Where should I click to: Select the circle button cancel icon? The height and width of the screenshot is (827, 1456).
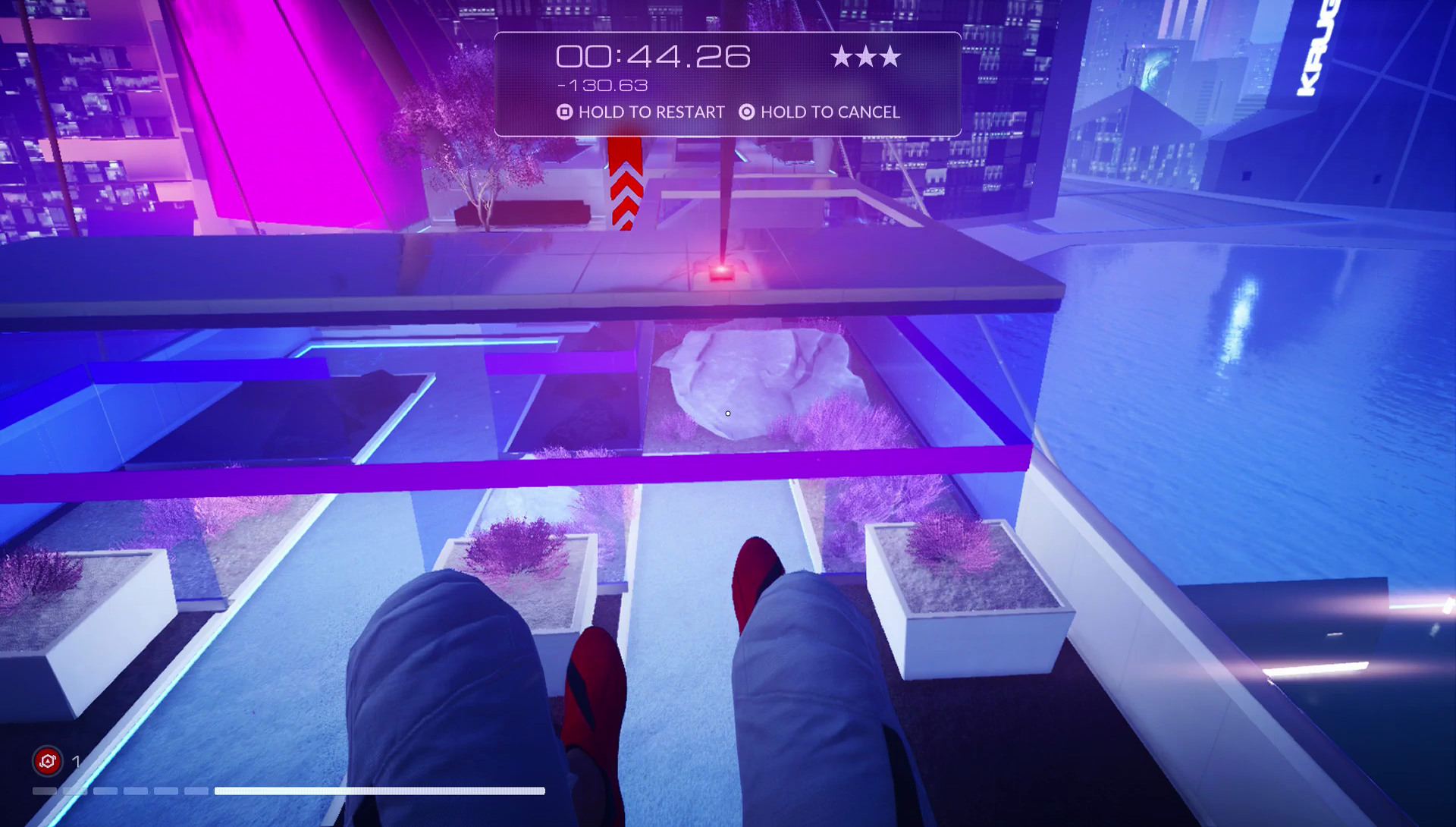click(745, 112)
